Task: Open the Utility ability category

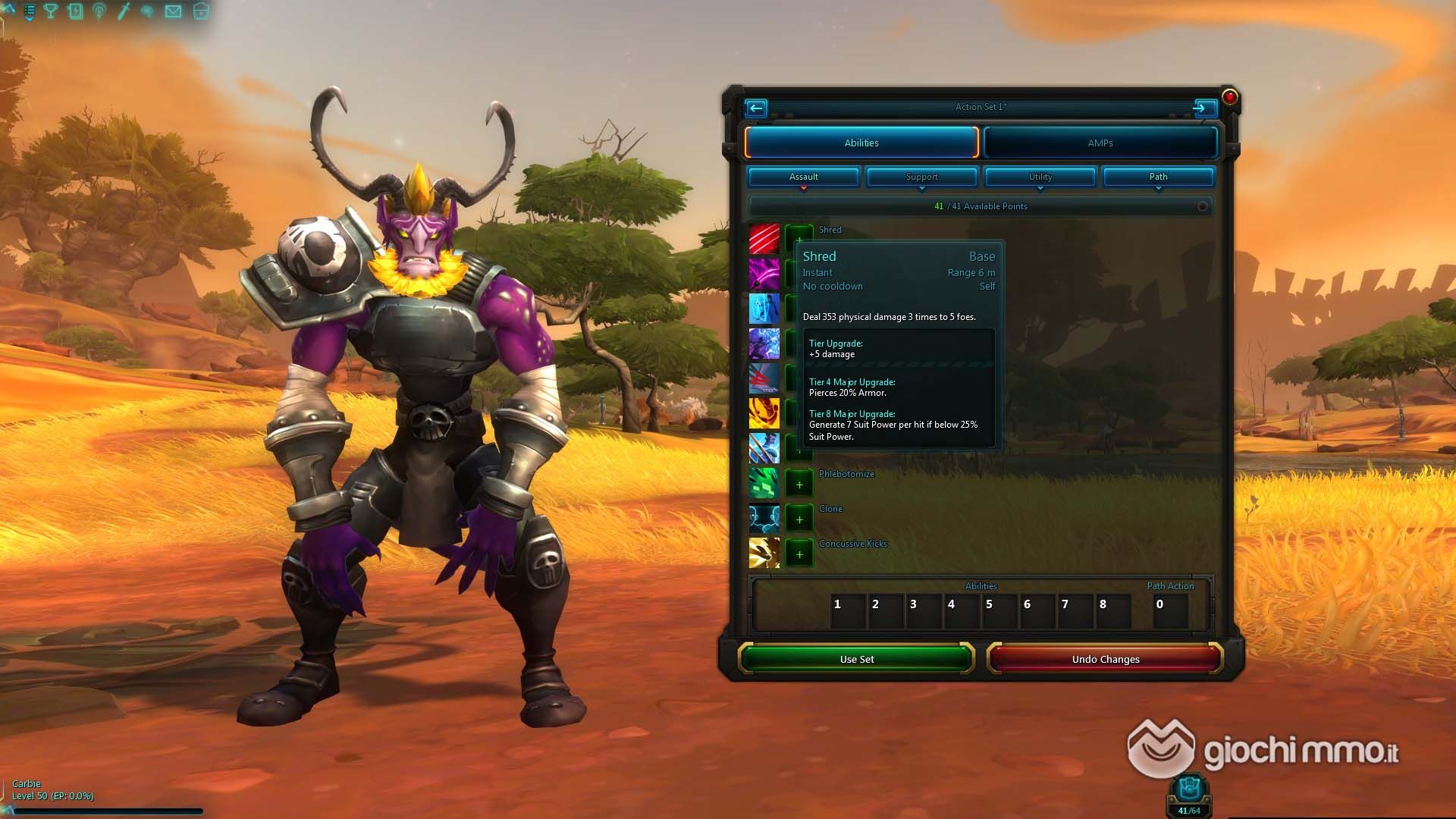Action: pos(1040,177)
